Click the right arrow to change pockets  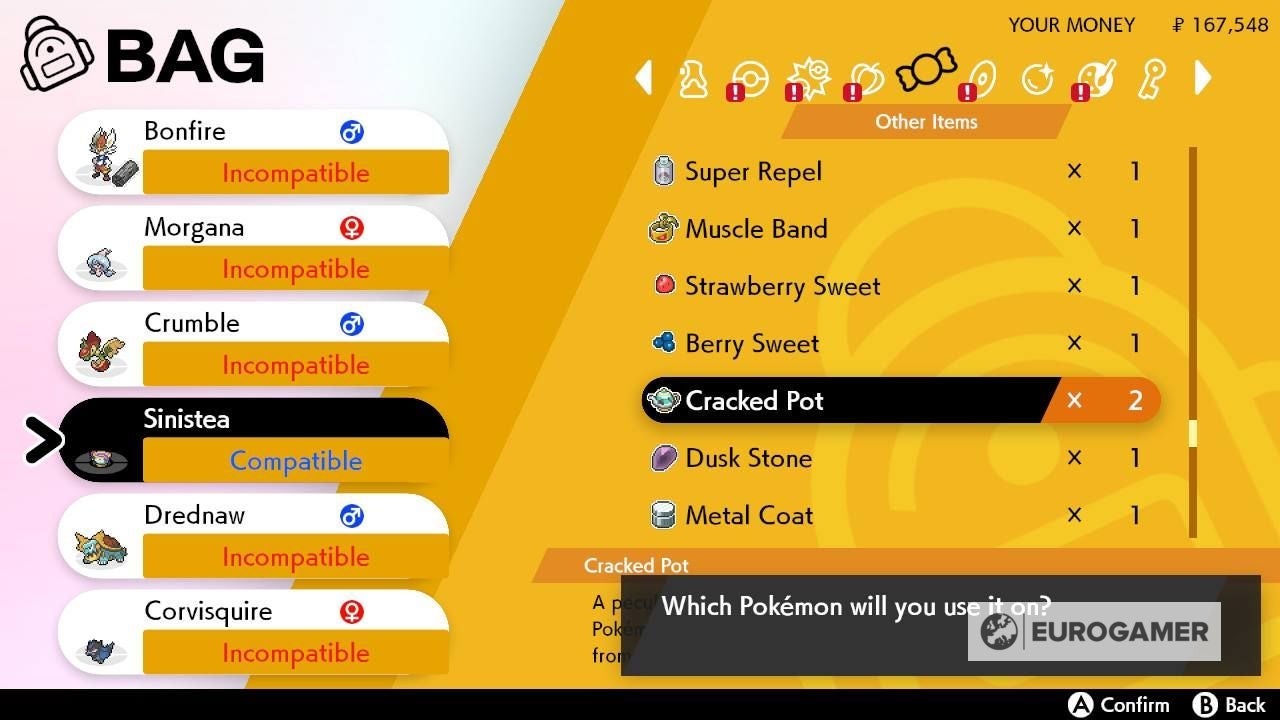coord(1203,78)
